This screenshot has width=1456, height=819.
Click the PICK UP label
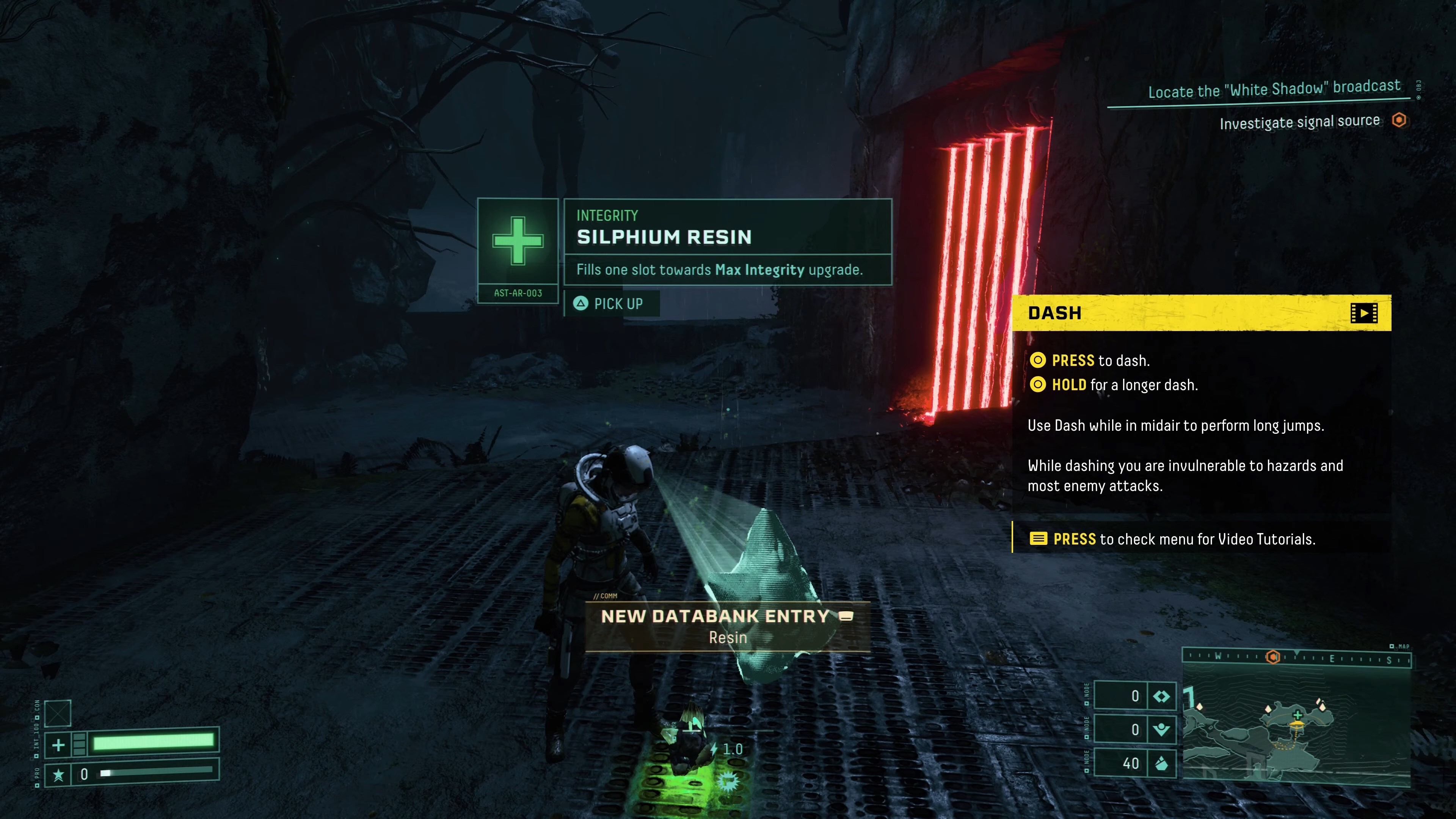click(618, 304)
